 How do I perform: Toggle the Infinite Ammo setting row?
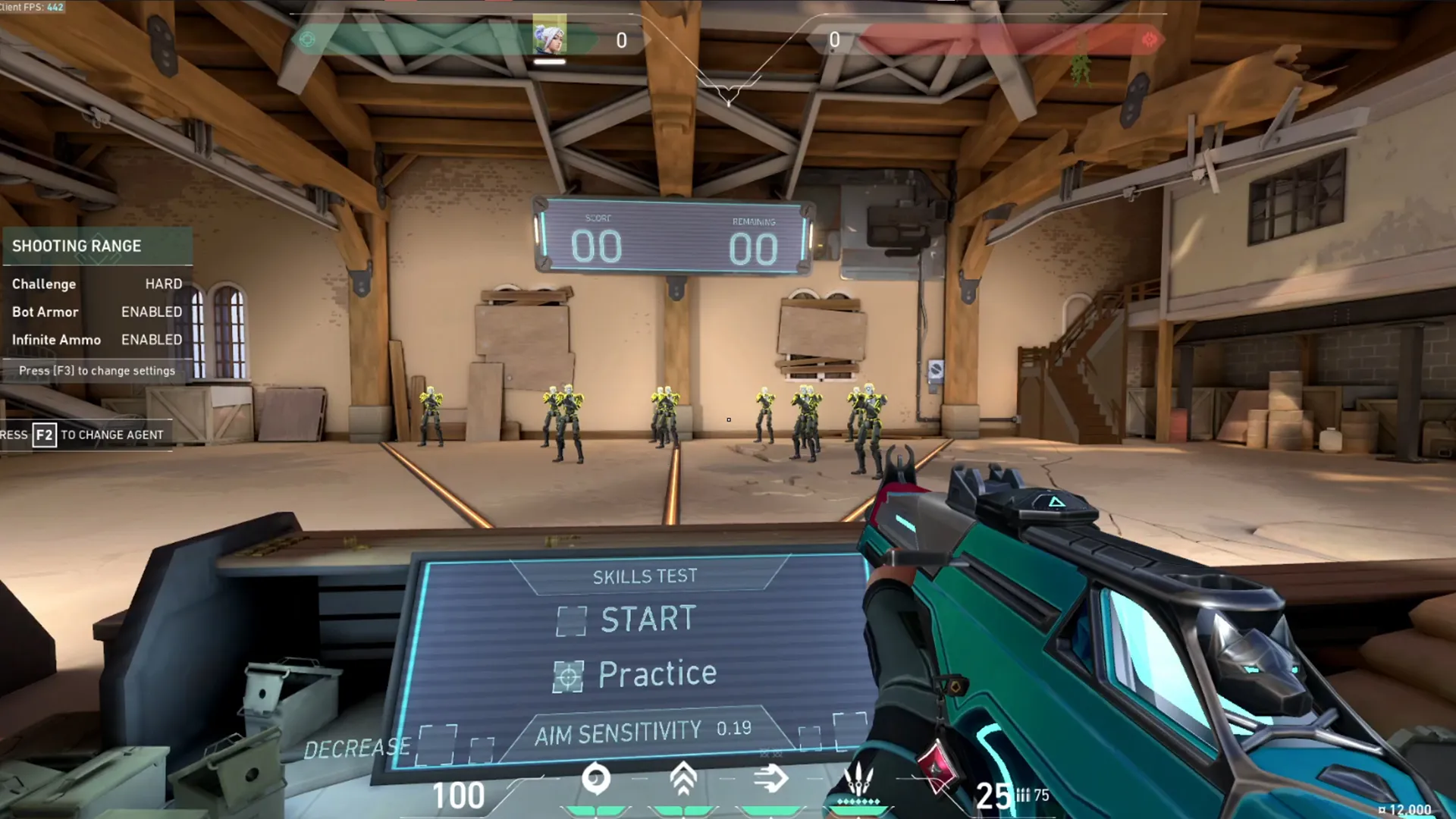click(97, 340)
